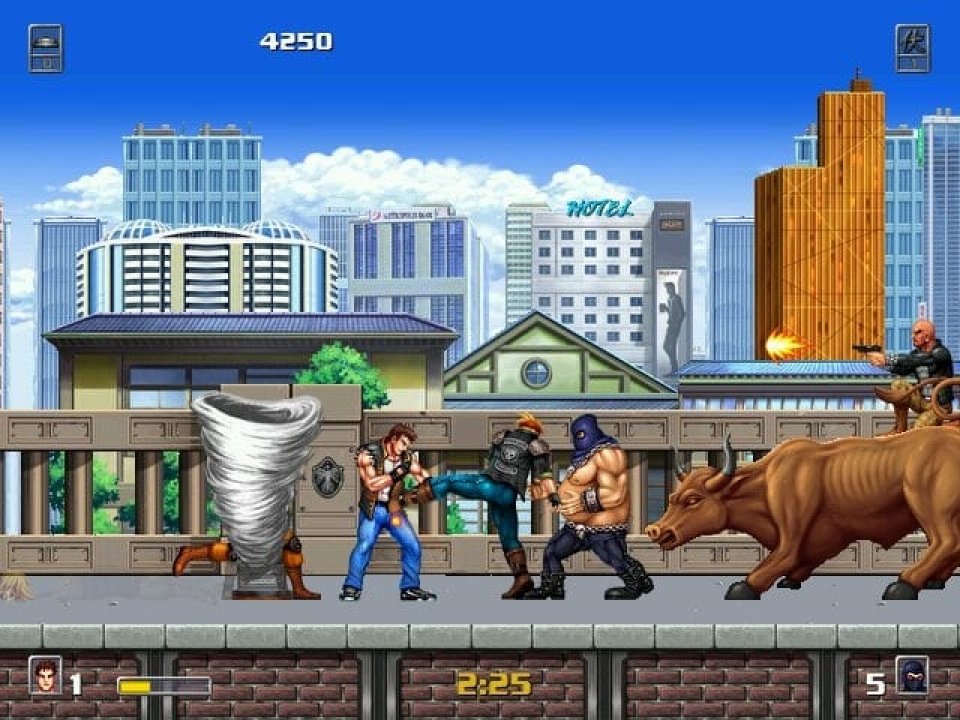Image resolution: width=960 pixels, height=720 pixels.
Task: Click the brown-haired player portrait
Action: click(45, 675)
